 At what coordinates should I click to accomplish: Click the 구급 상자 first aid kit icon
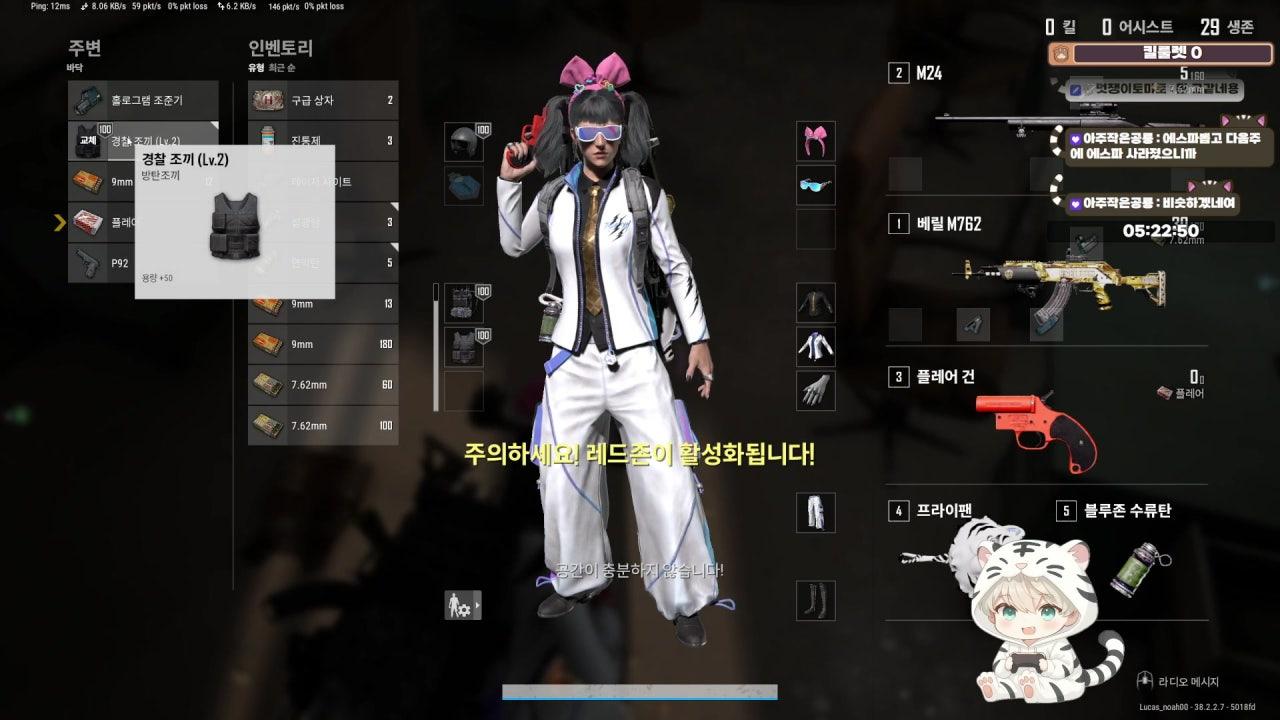point(270,100)
